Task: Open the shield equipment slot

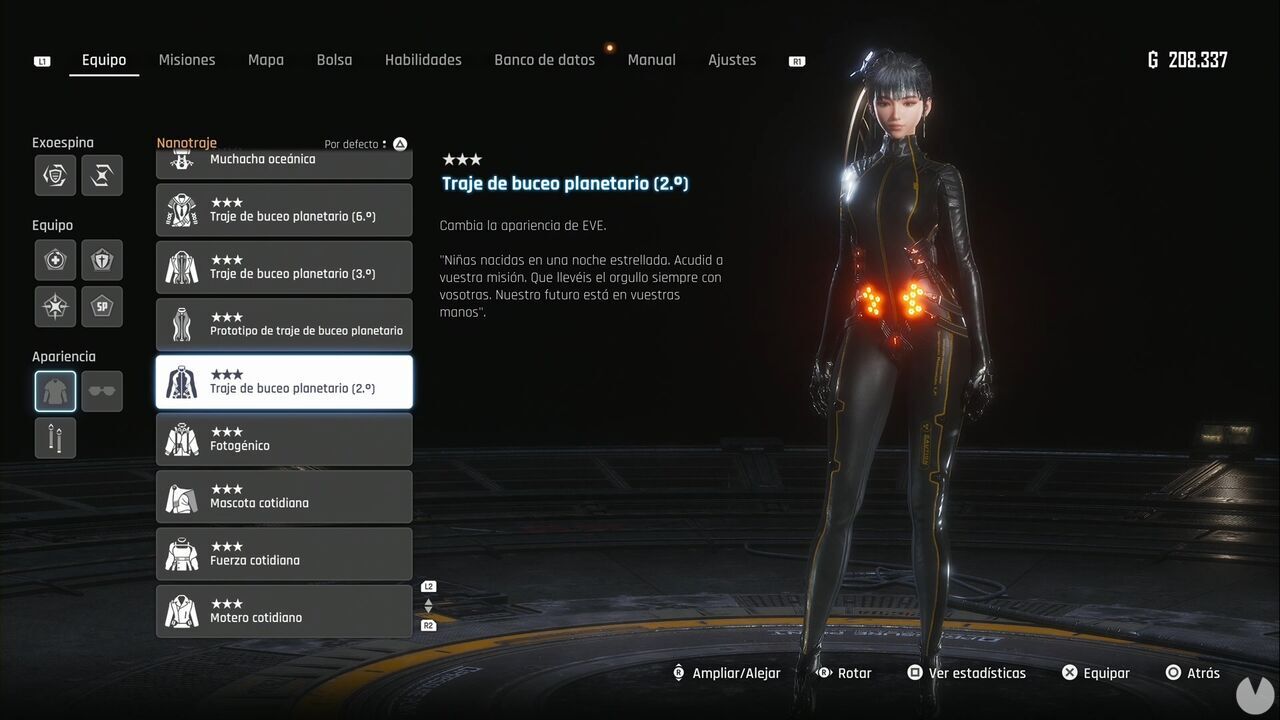Action: (x=102, y=260)
